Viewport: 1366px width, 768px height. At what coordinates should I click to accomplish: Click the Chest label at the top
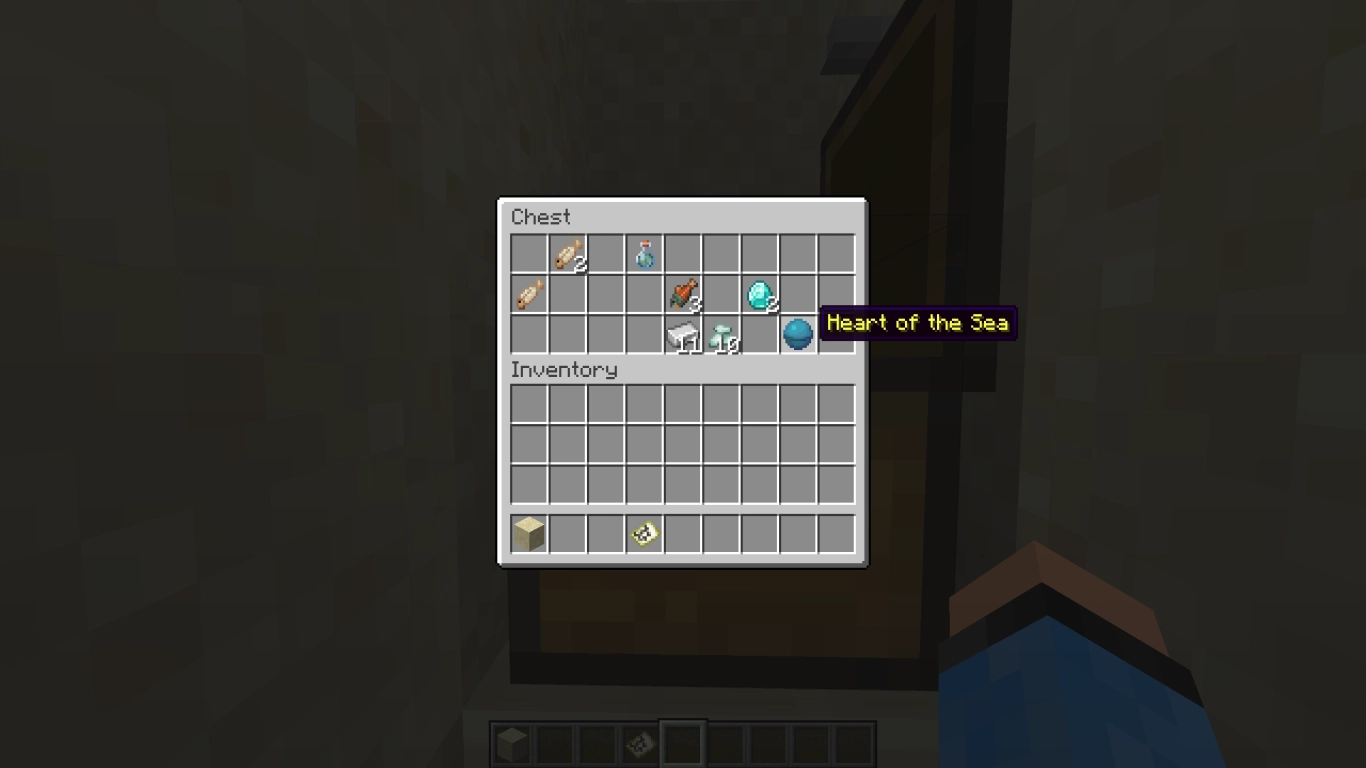(540, 217)
